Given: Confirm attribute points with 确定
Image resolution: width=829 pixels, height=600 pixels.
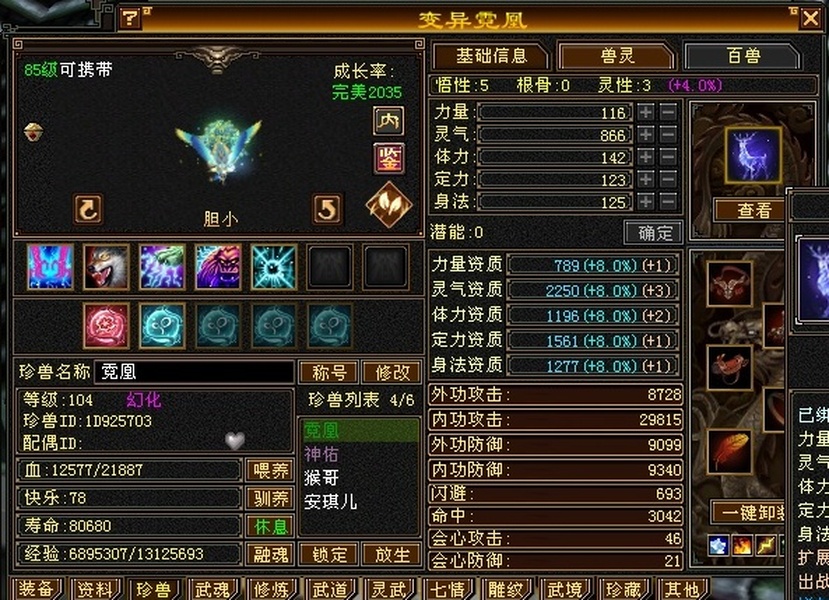Looking at the screenshot, I should [654, 233].
